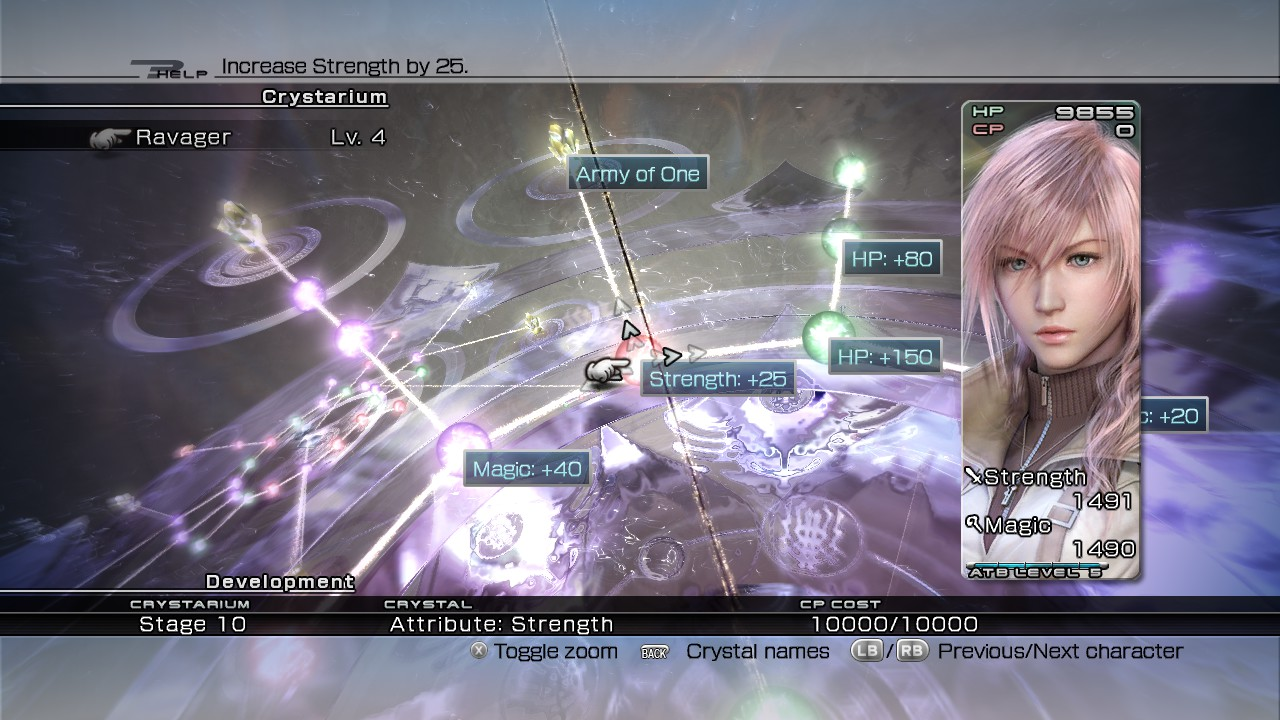
Task: Pick the HP +150 crystal node
Action: pyautogui.click(x=828, y=333)
